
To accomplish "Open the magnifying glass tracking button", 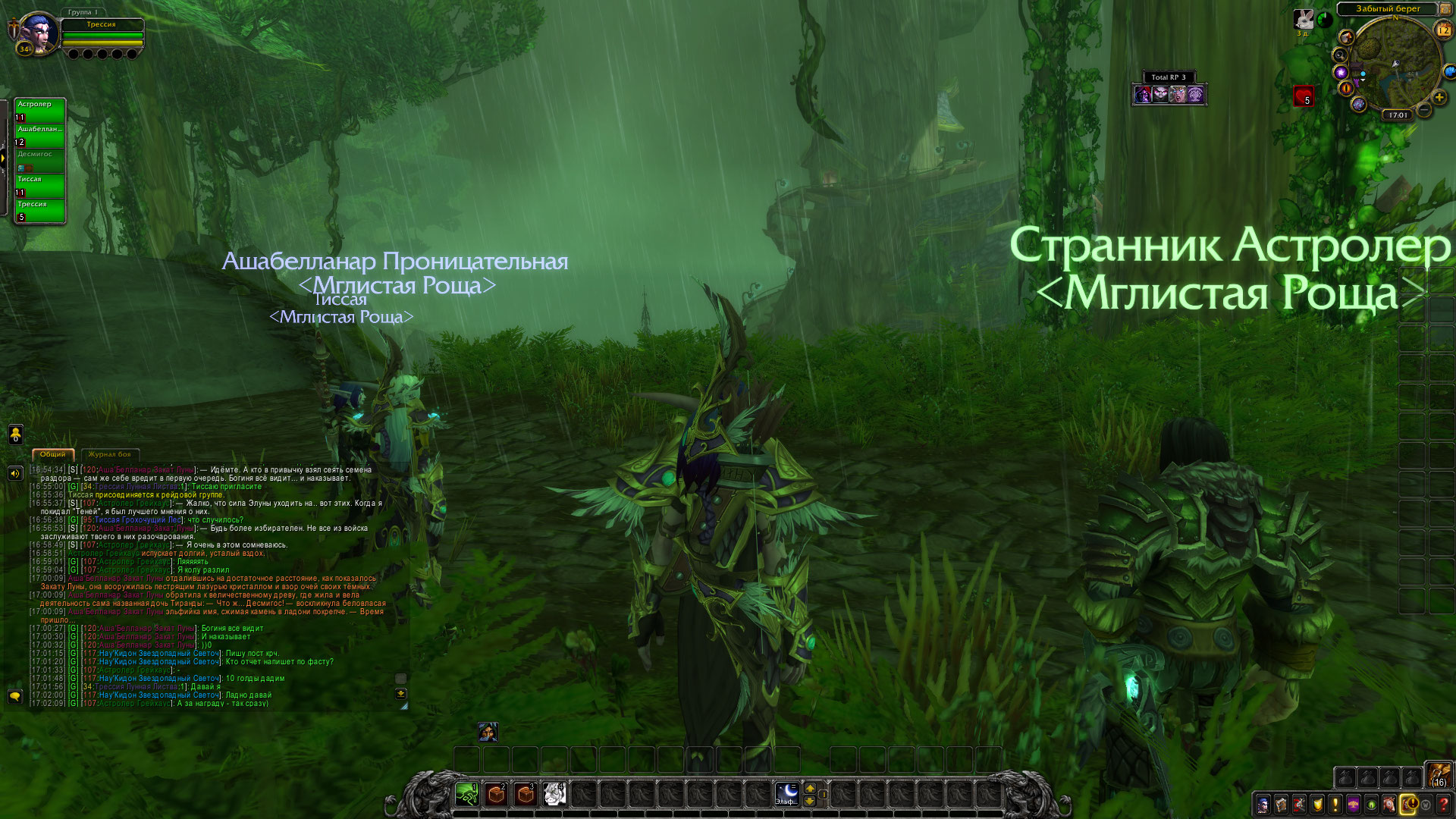I will [1340, 55].
